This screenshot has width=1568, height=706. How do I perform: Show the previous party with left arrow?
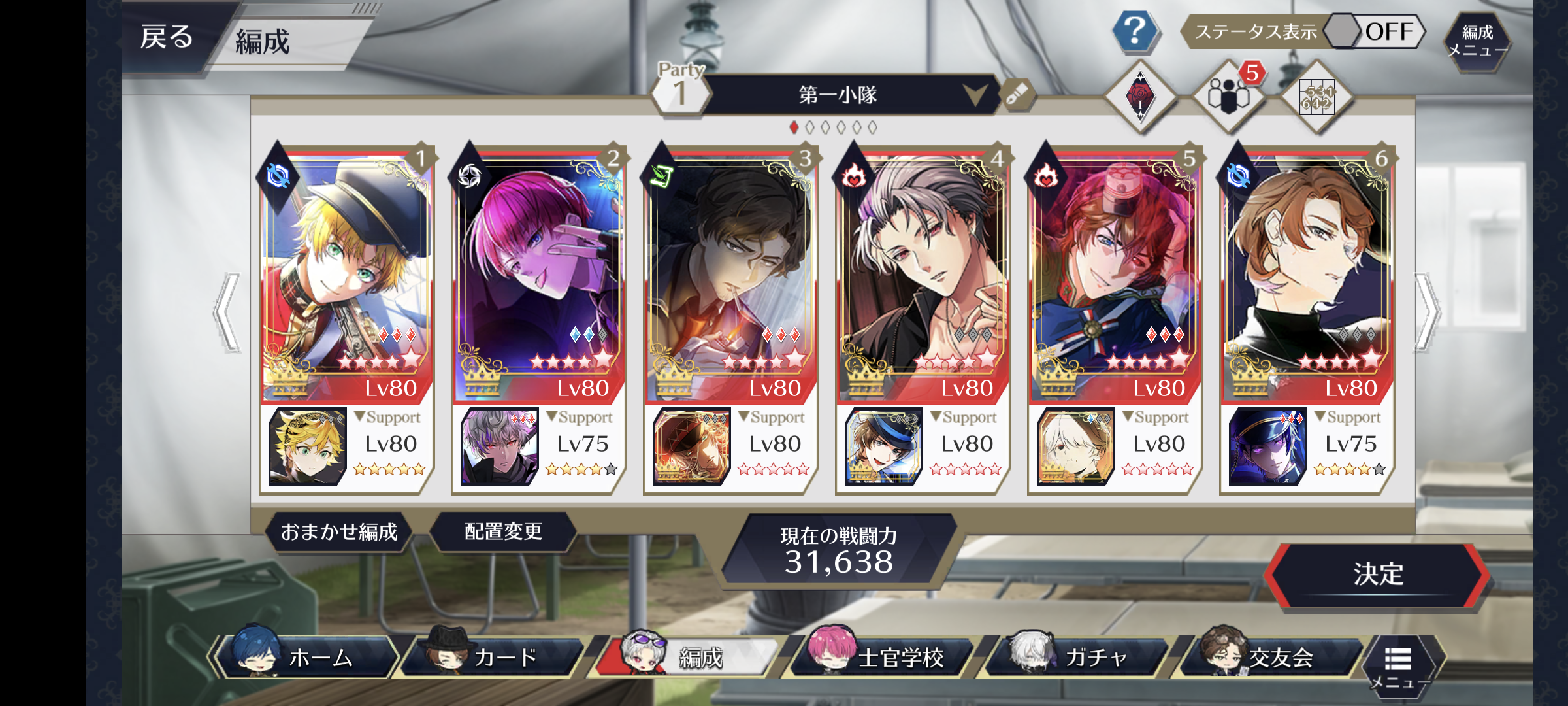pos(227,312)
